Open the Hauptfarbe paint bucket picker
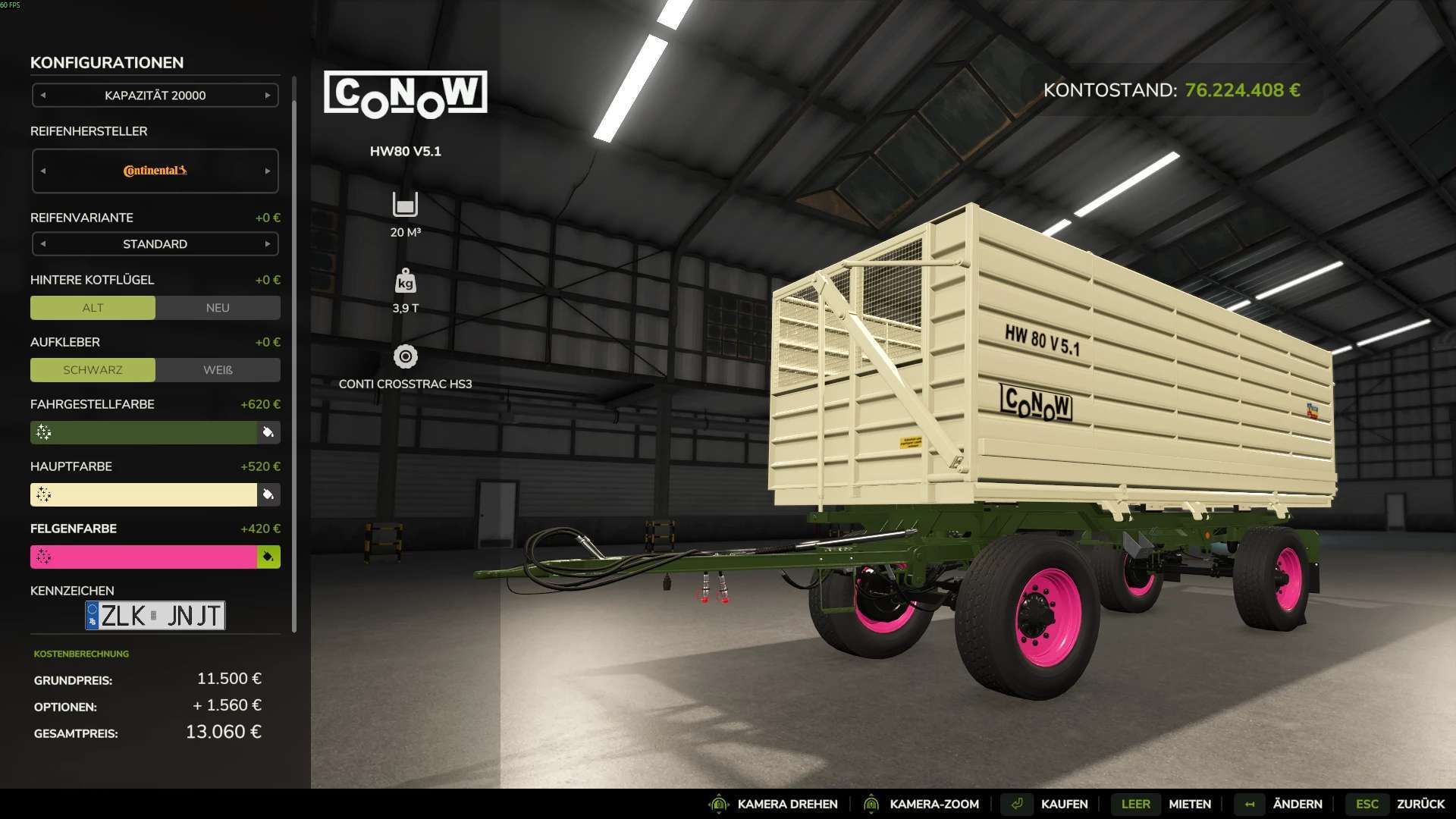The height and width of the screenshot is (819, 1456). (x=267, y=494)
